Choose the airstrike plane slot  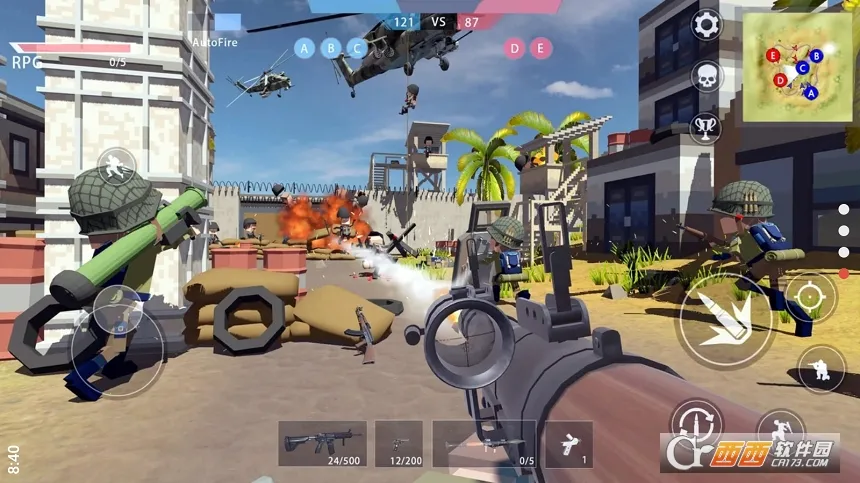click(x=568, y=443)
